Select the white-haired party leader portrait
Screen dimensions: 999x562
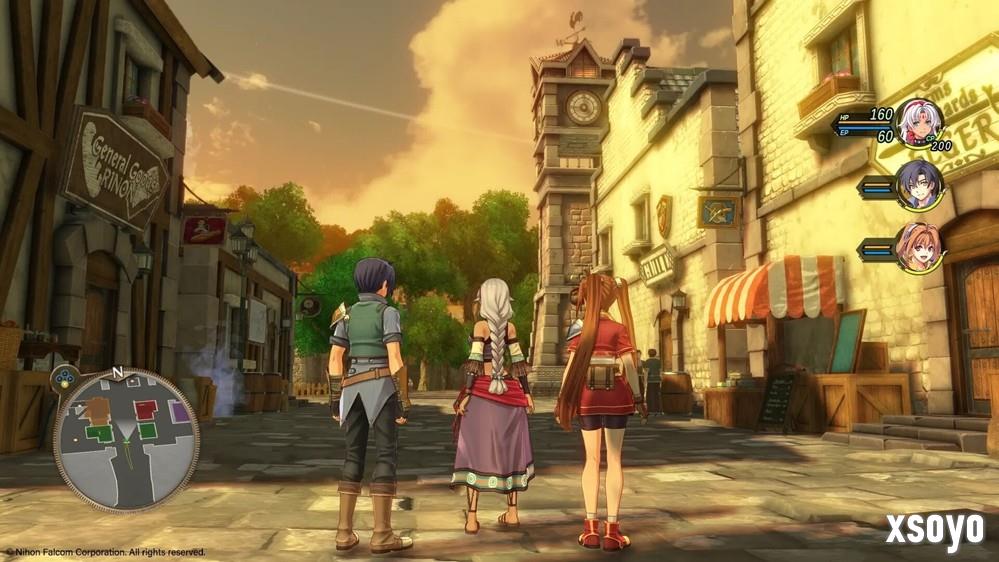[917, 123]
